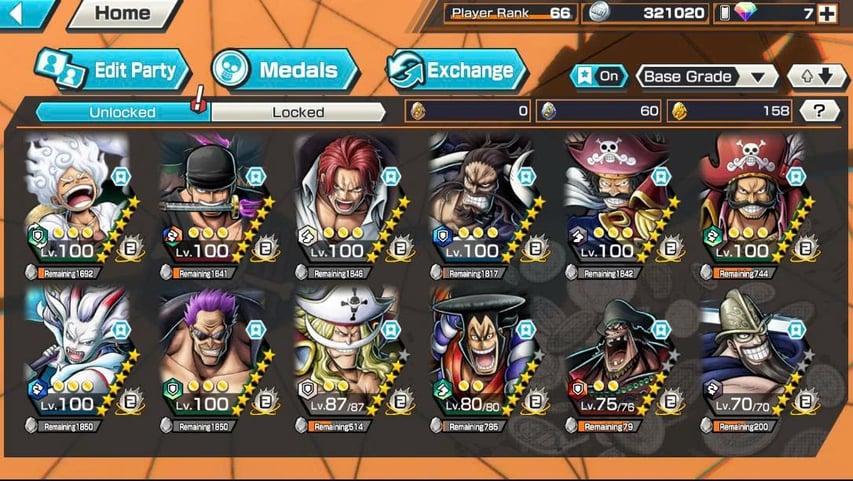Go back with the arrow button
Screen dimensions: 853x481
(24, 13)
